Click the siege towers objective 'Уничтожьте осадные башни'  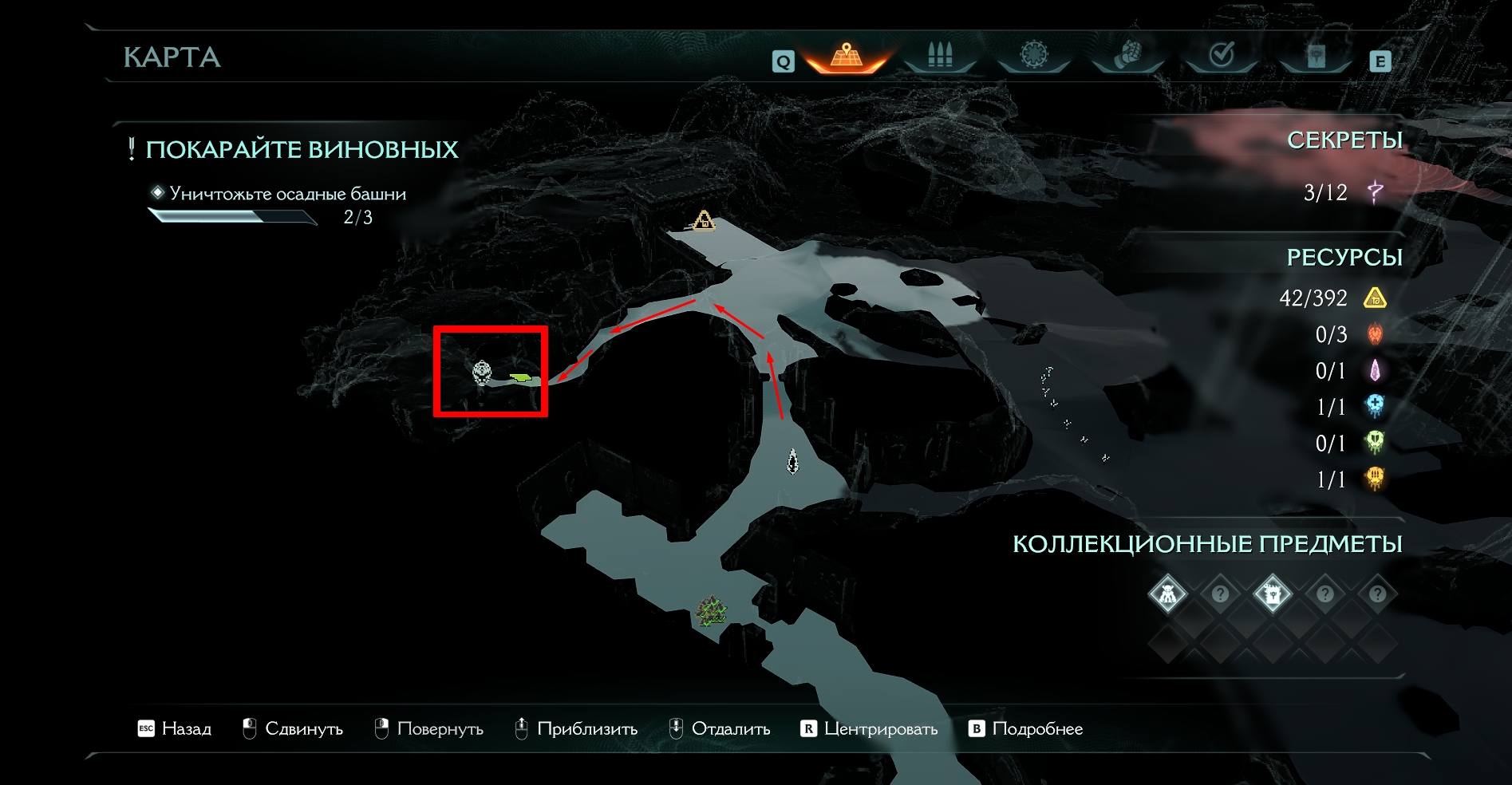[287, 194]
